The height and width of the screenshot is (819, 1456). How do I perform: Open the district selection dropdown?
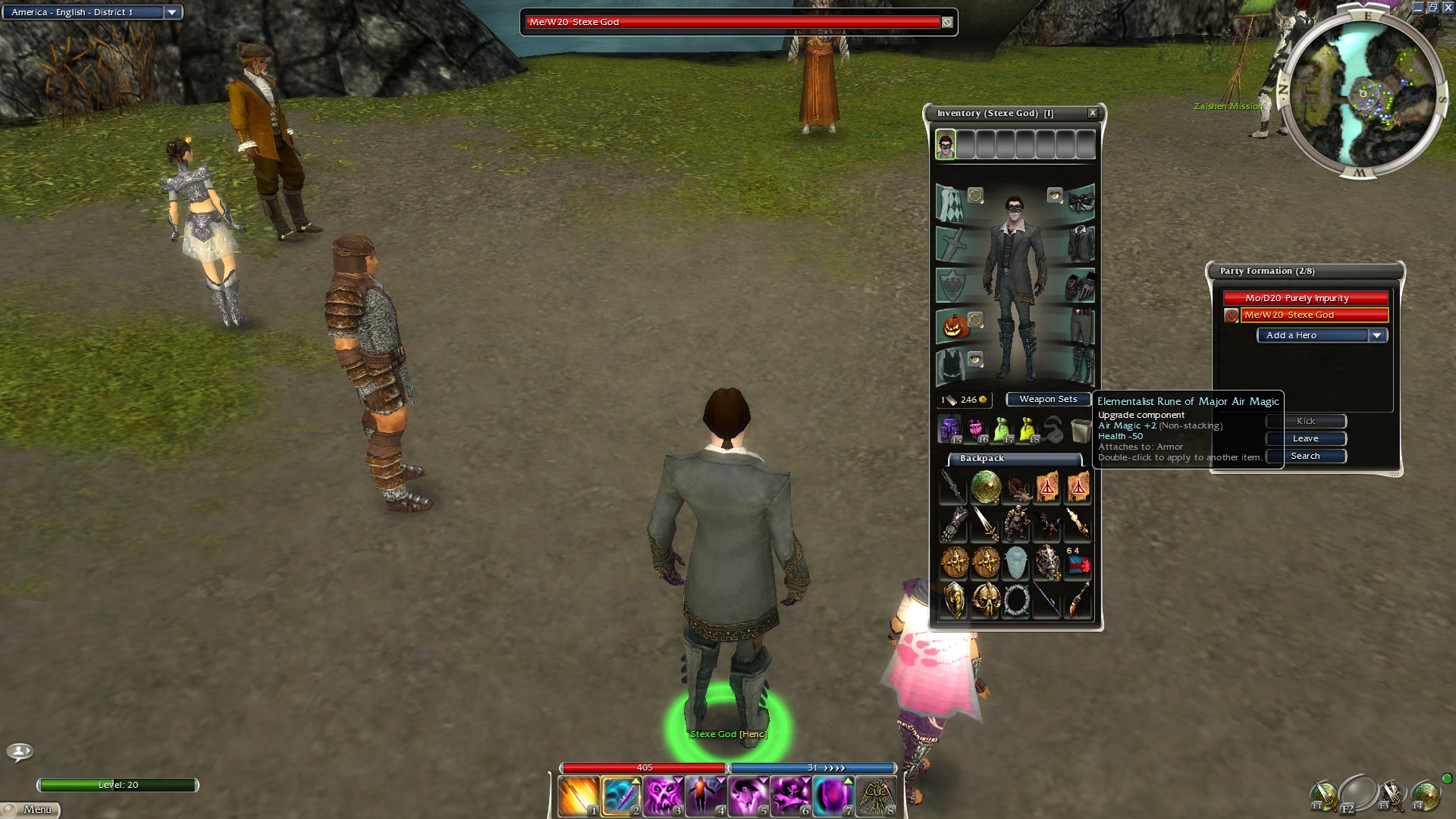pos(172,12)
